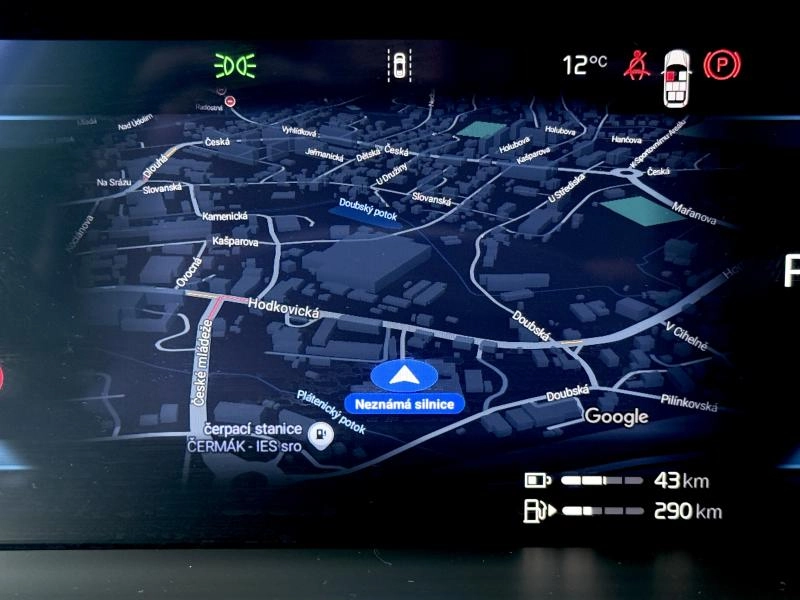Select the Neznámá silnice road label

click(405, 404)
